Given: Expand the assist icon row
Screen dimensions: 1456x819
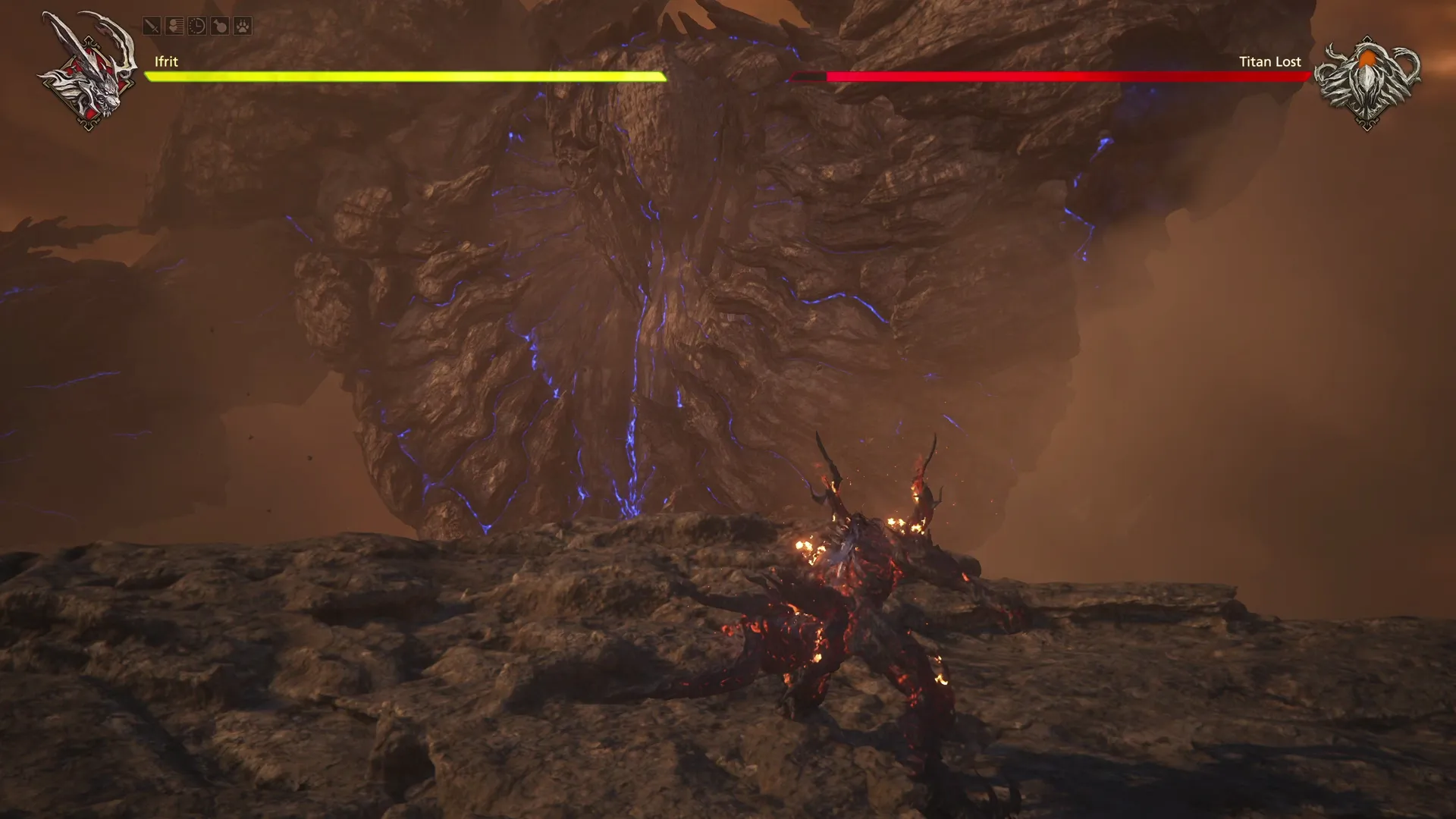Looking at the screenshot, I should pyautogui.click(x=197, y=25).
